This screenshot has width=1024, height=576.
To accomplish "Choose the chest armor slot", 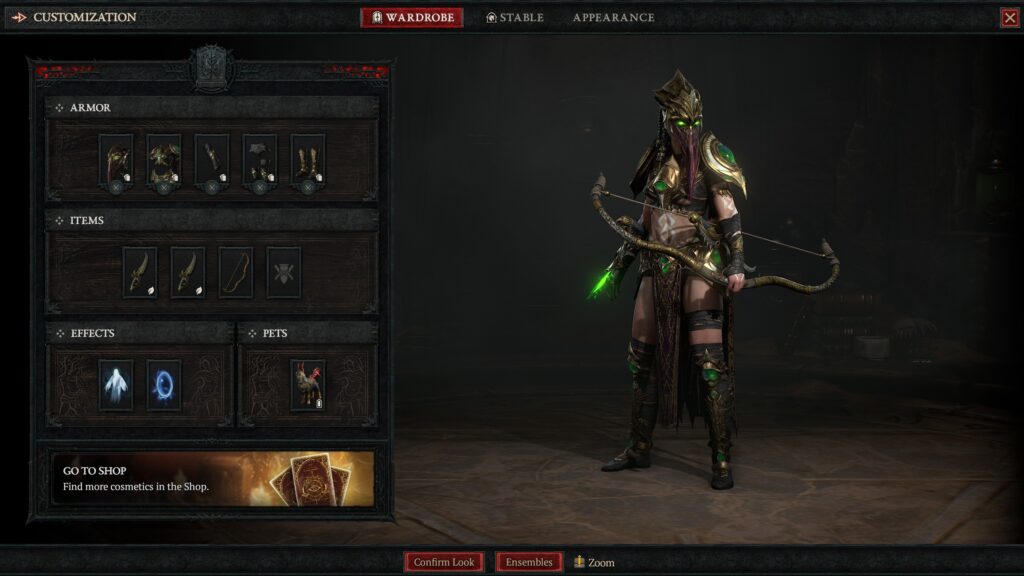I will point(164,160).
